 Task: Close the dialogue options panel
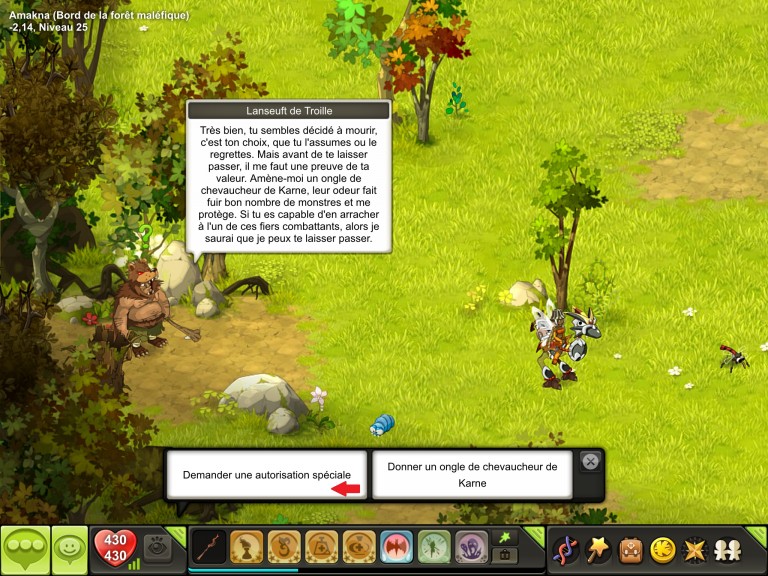click(590, 462)
